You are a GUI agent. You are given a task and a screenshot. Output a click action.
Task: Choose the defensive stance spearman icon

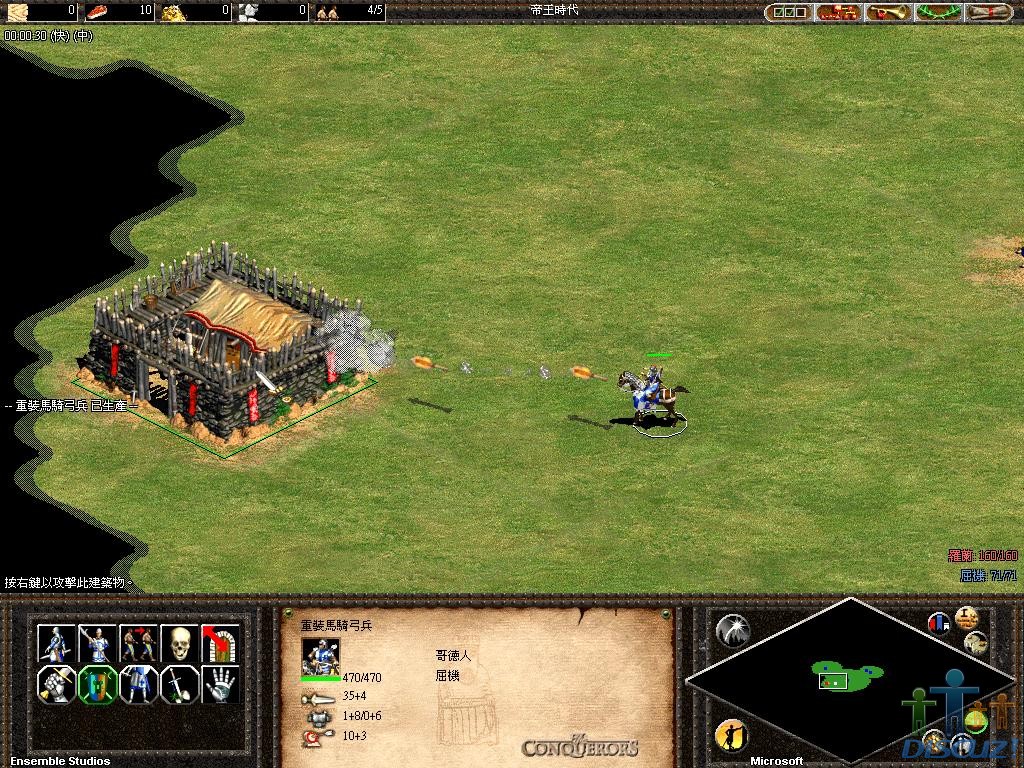[x=97, y=643]
